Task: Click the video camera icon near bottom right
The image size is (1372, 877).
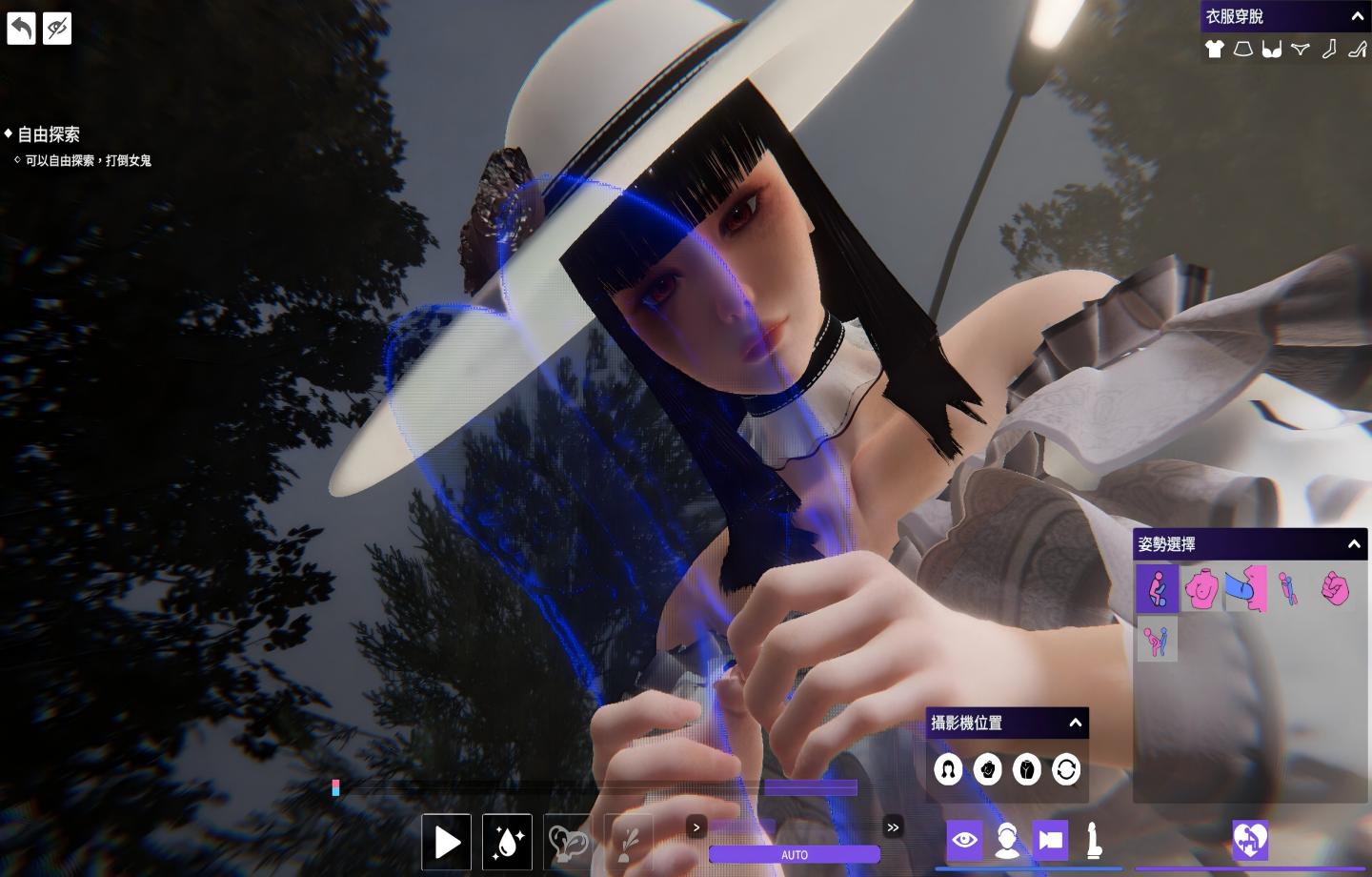Action: pyautogui.click(x=1048, y=840)
